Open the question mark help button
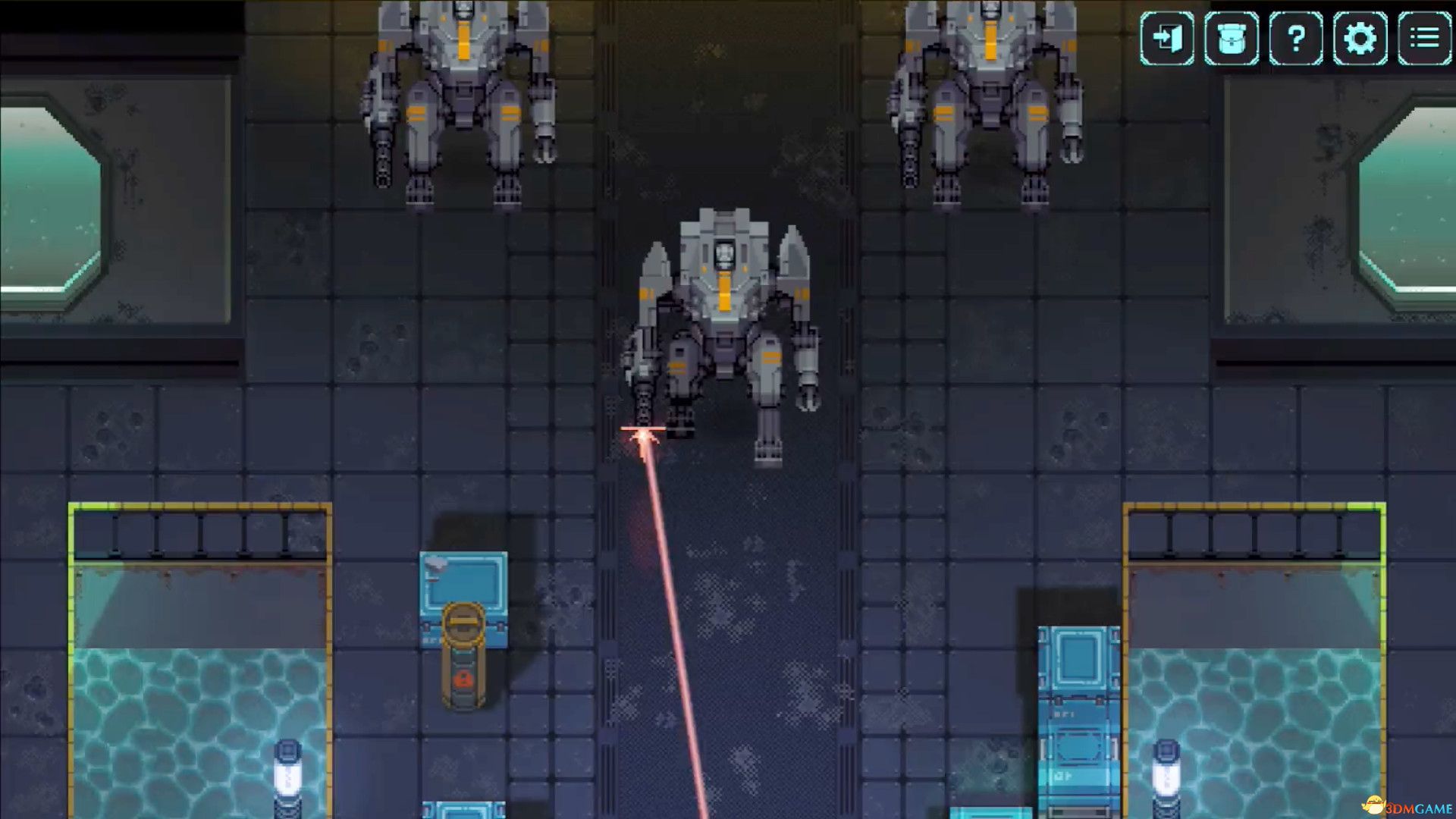Image resolution: width=1456 pixels, height=819 pixels. pos(1296,38)
